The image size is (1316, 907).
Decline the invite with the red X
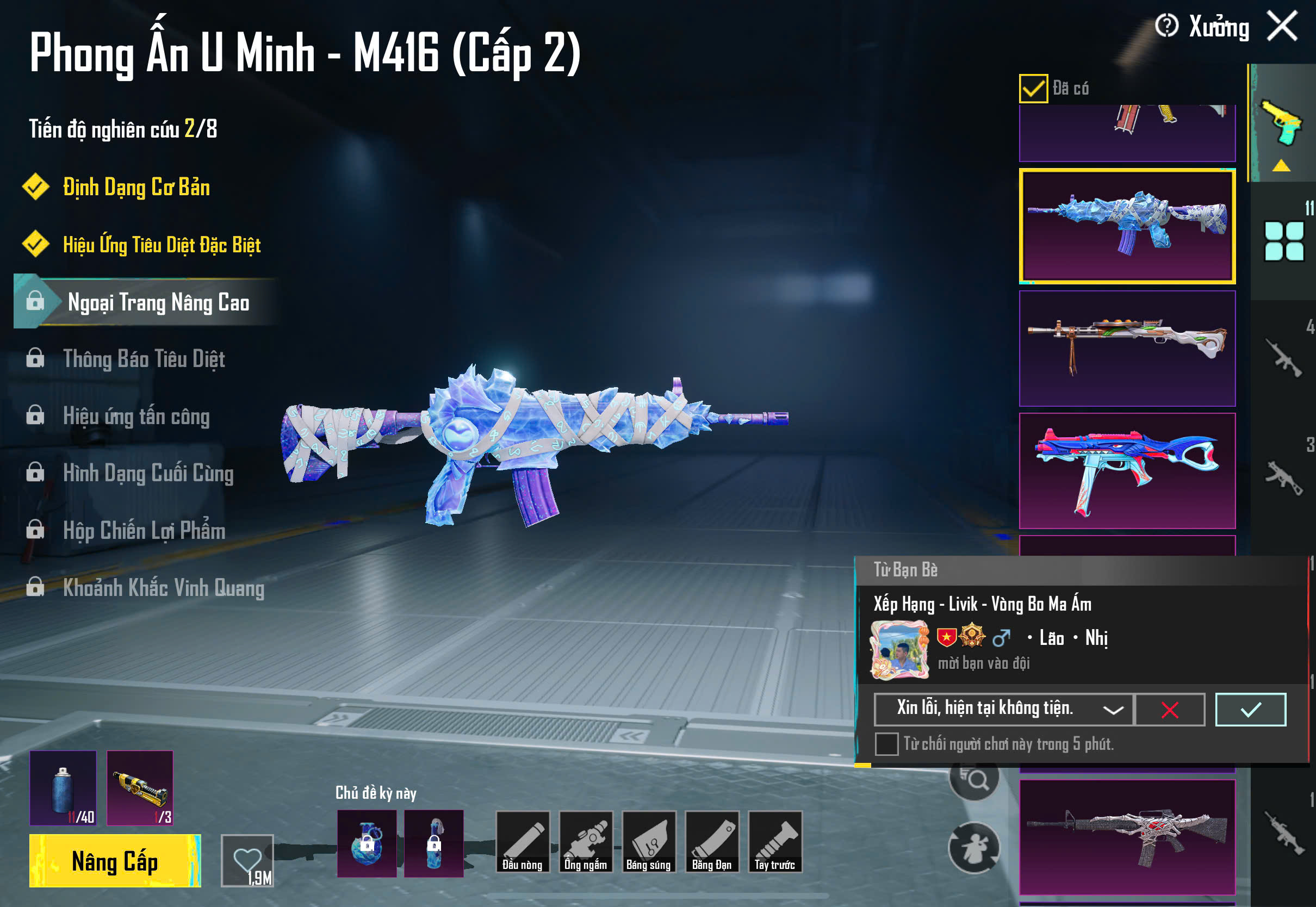(x=1169, y=709)
